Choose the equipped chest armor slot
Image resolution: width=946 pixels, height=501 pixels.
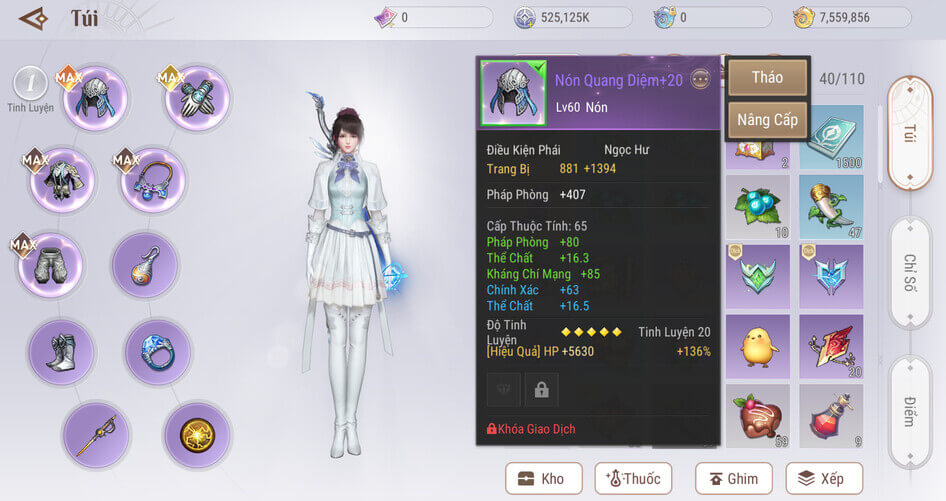62,180
